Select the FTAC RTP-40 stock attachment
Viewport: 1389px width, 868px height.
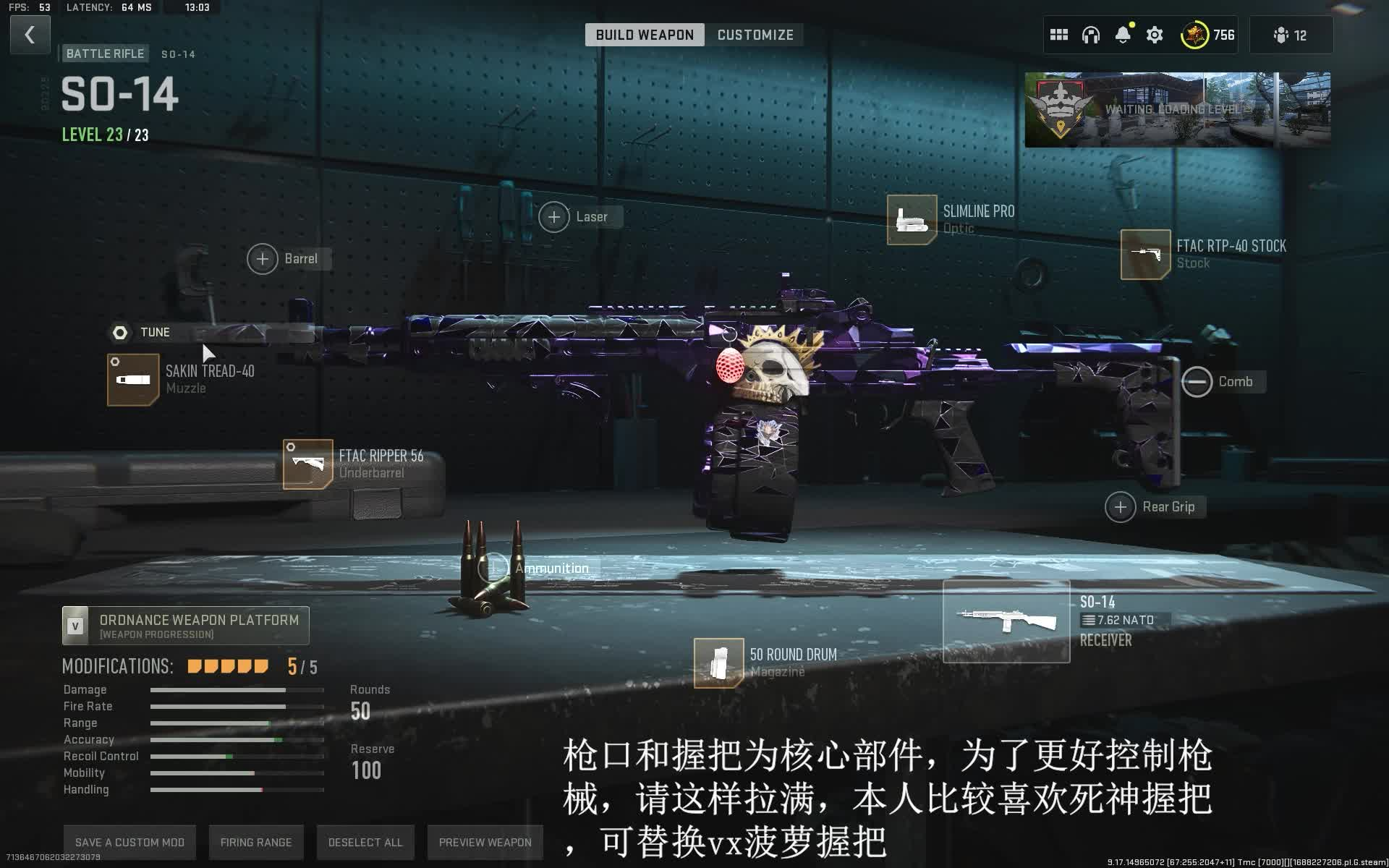[x=1144, y=254]
